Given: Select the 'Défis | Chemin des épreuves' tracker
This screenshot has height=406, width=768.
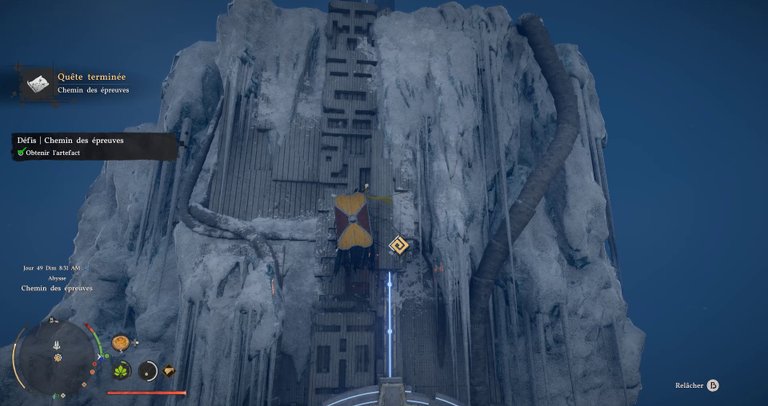Looking at the screenshot, I should (x=92, y=146).
